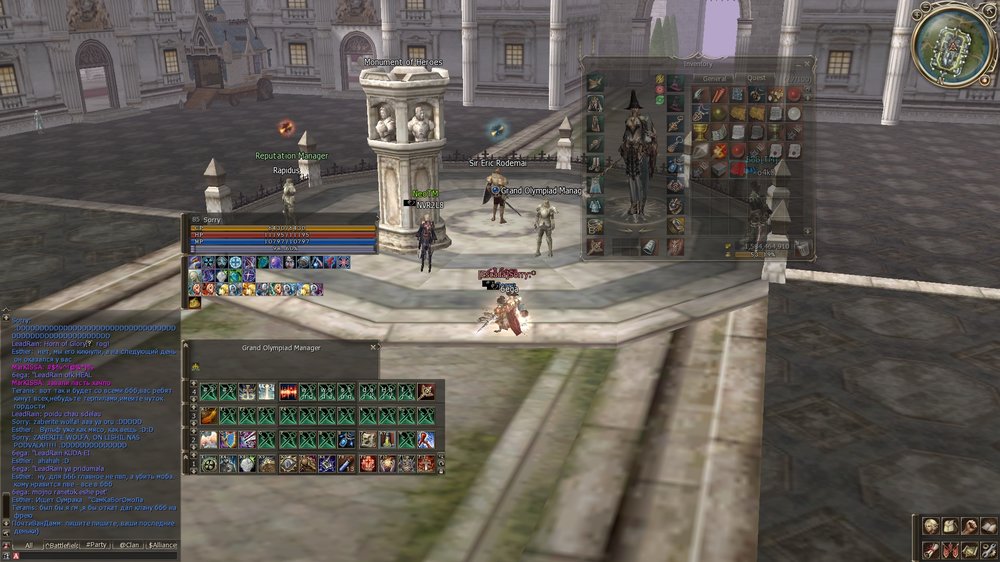Screen dimensions: 1000x562
Task: Switch to the General inventory tab
Action: pyautogui.click(x=714, y=77)
